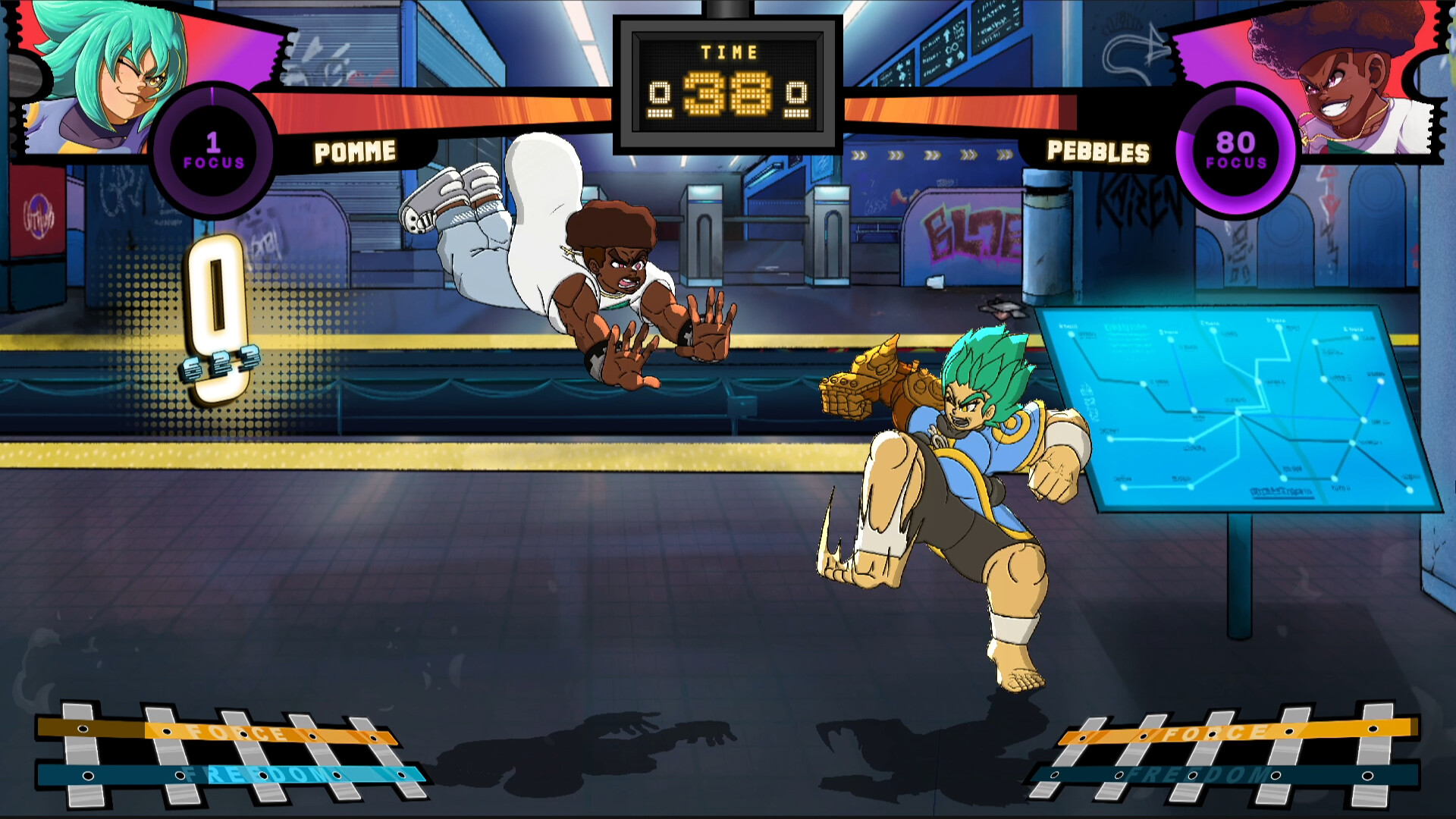Select the PEBBLES name label
Screen dimensions: 1456x819
pos(1094,151)
